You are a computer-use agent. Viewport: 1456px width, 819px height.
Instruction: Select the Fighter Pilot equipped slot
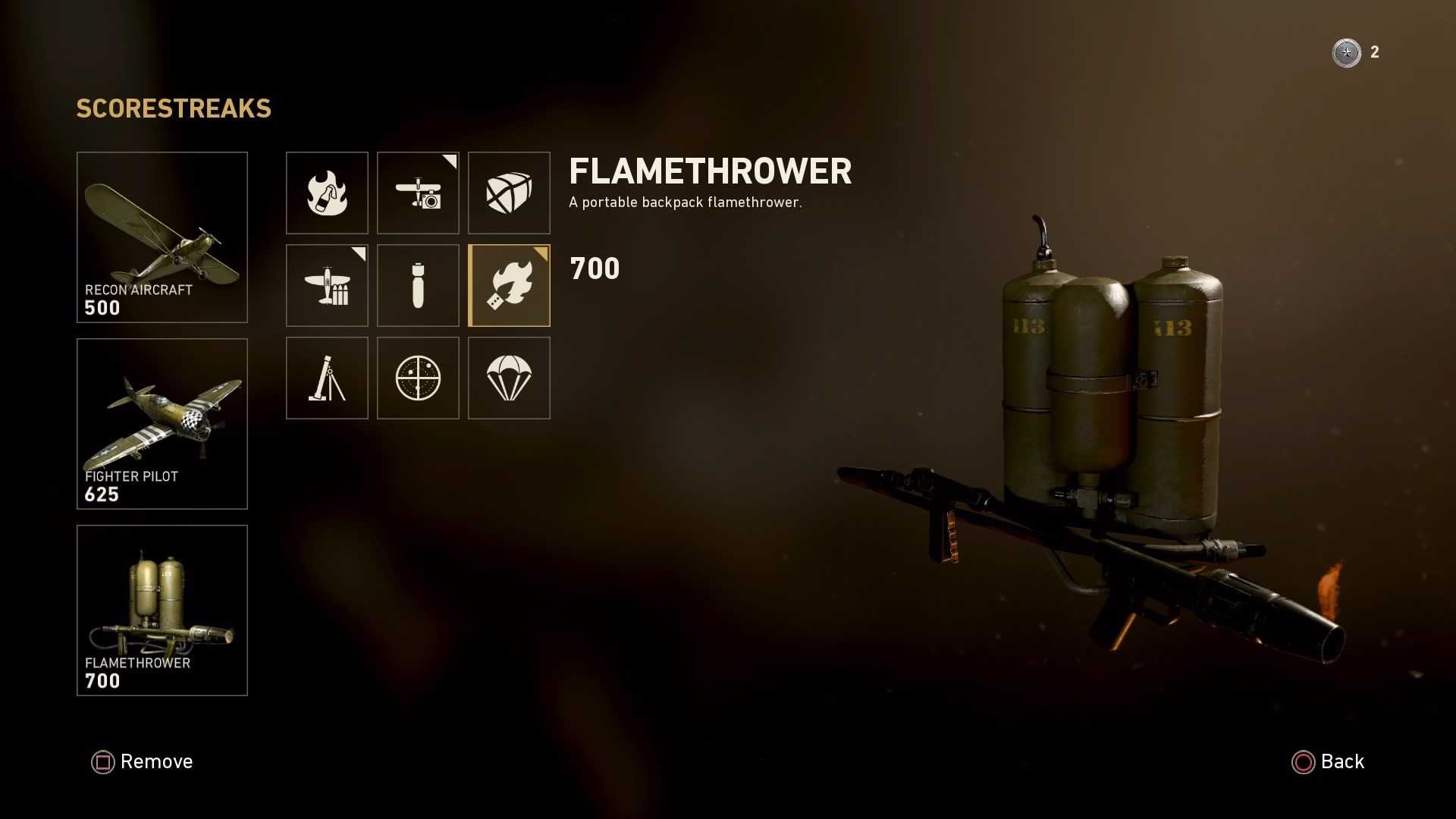tap(162, 423)
